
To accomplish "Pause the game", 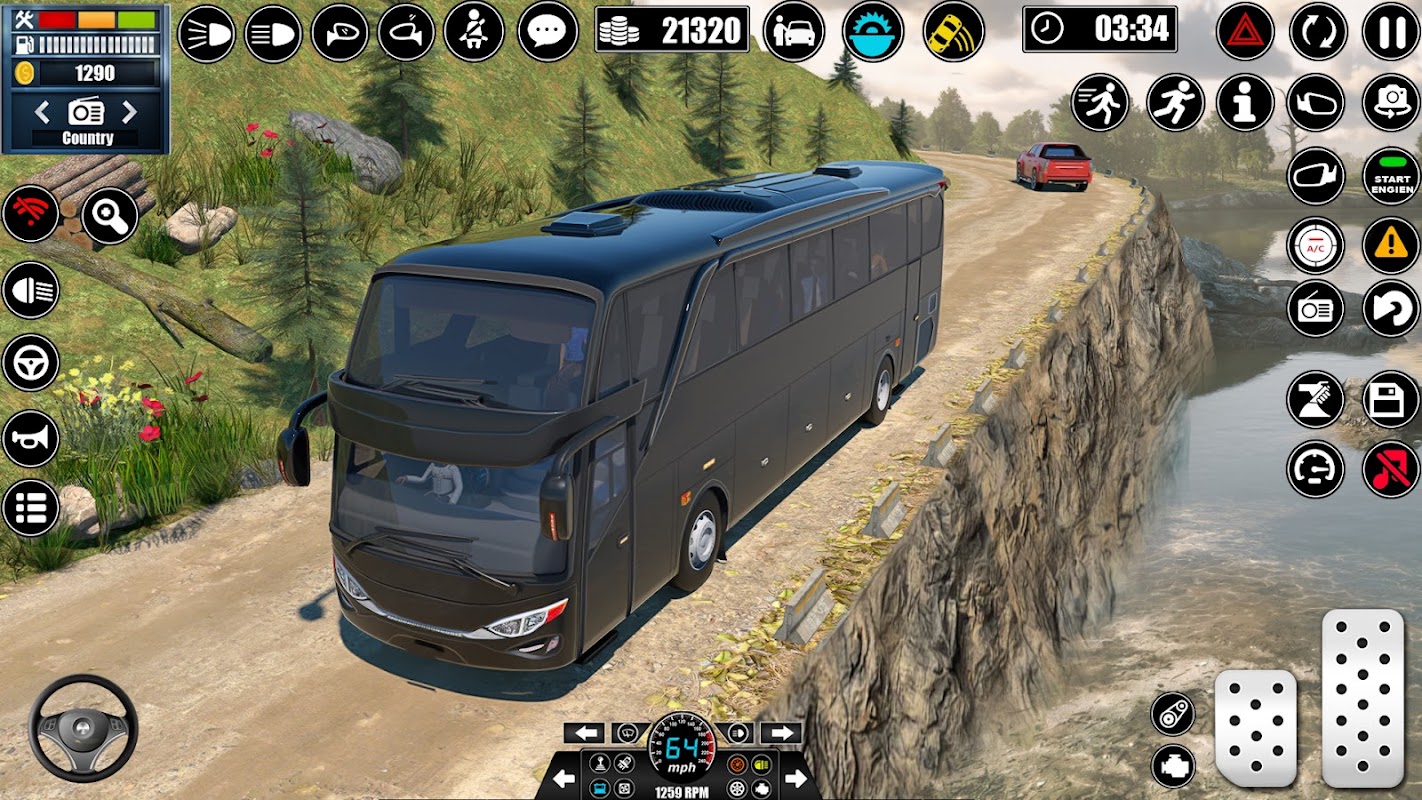I will click(1391, 32).
